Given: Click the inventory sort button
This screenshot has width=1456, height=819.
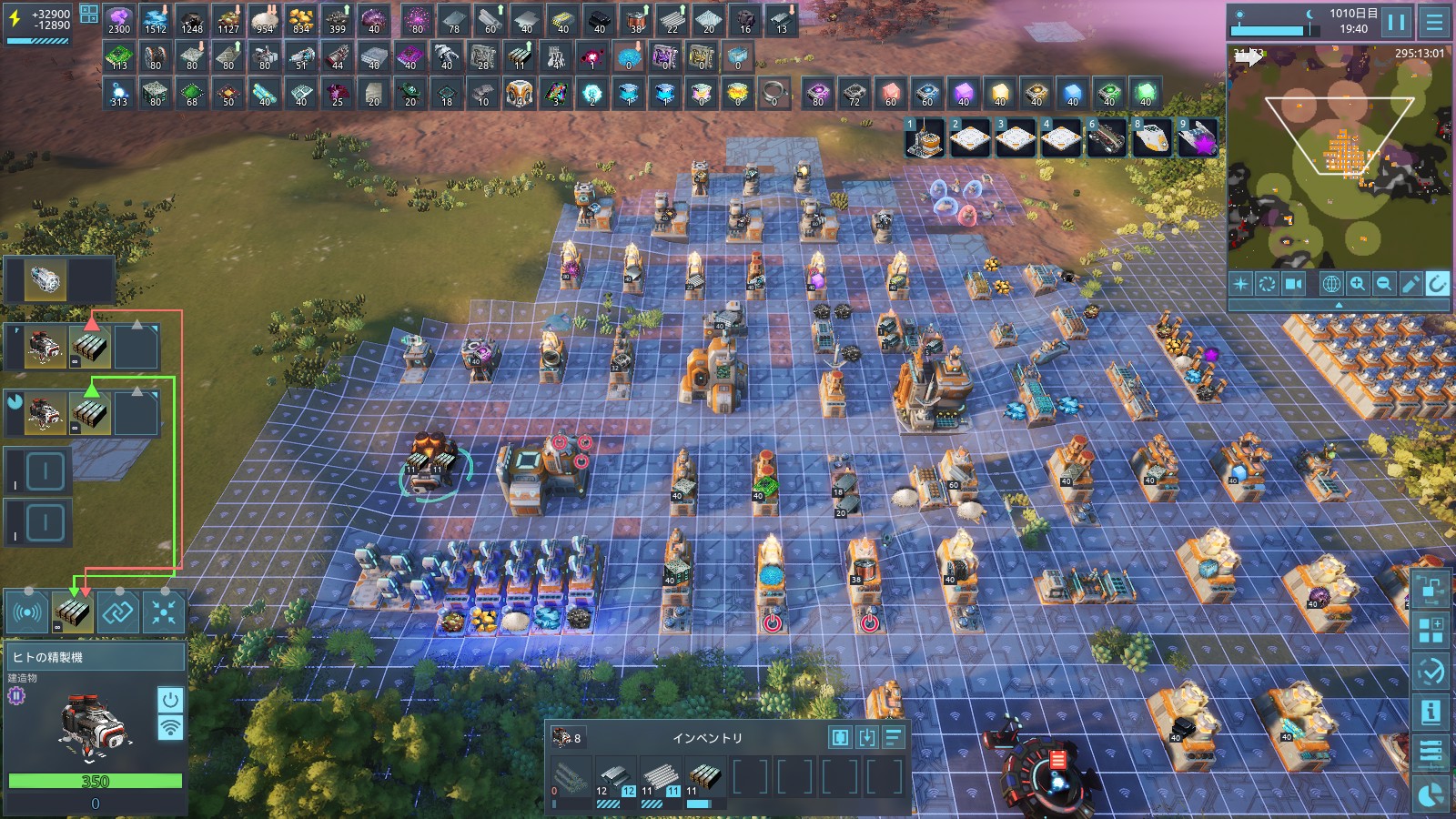Looking at the screenshot, I should [894, 737].
